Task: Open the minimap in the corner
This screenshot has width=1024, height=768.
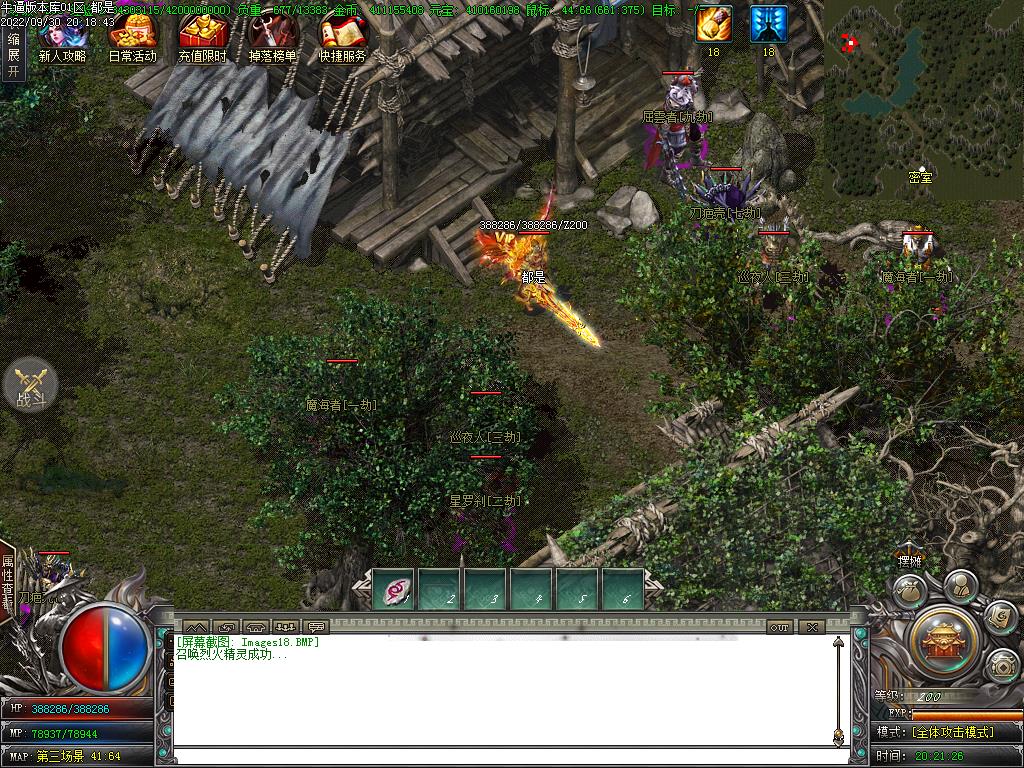Action: (x=922, y=97)
